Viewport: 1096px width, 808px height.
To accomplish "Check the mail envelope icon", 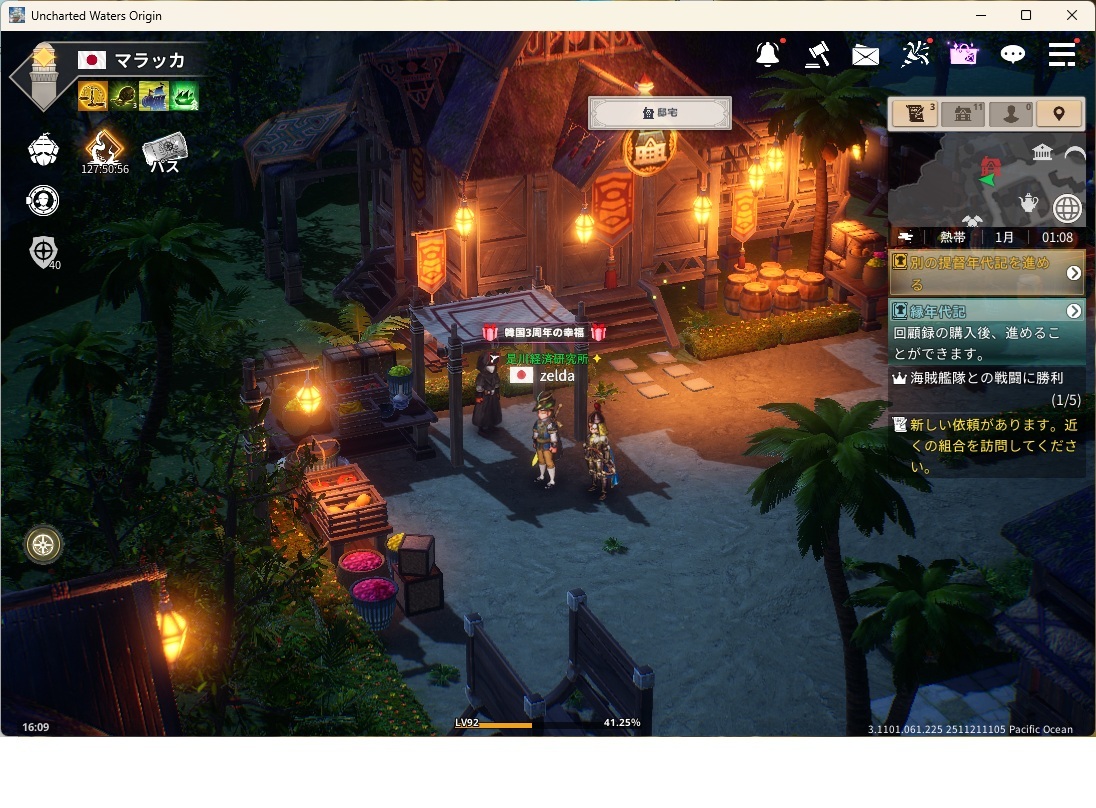I will [866, 55].
